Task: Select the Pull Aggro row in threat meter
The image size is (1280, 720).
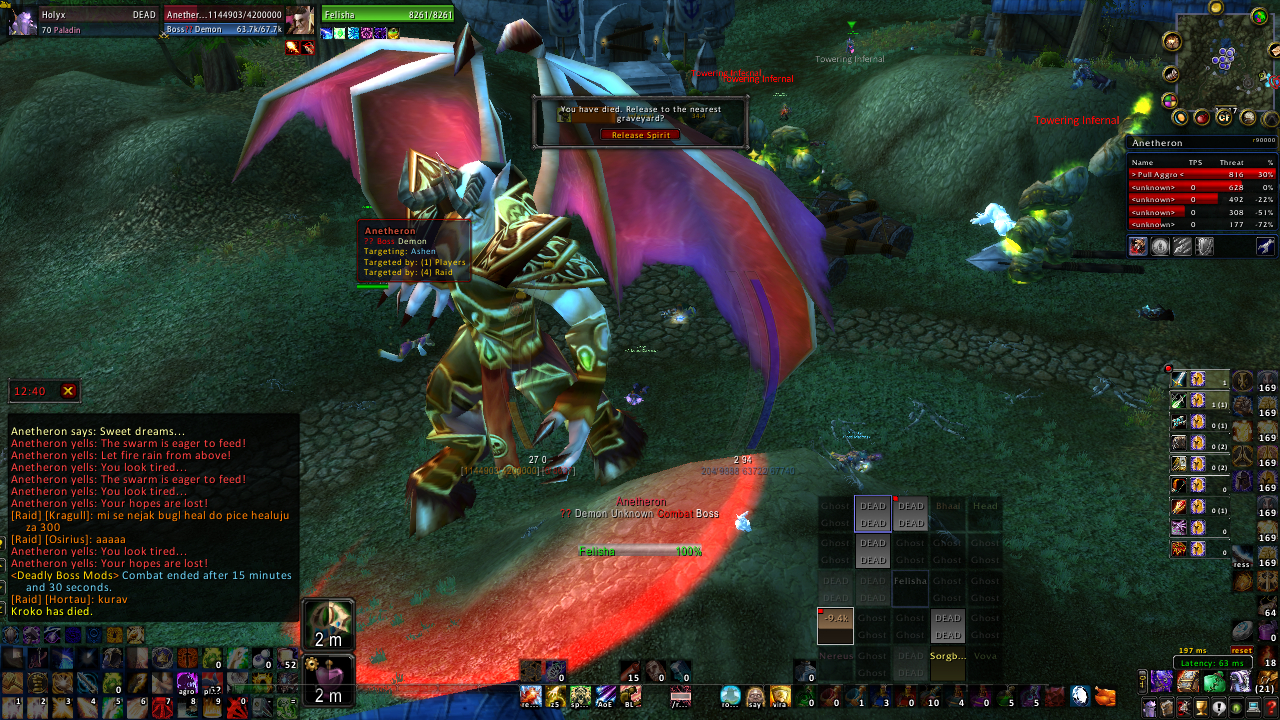Action: coord(1202,174)
